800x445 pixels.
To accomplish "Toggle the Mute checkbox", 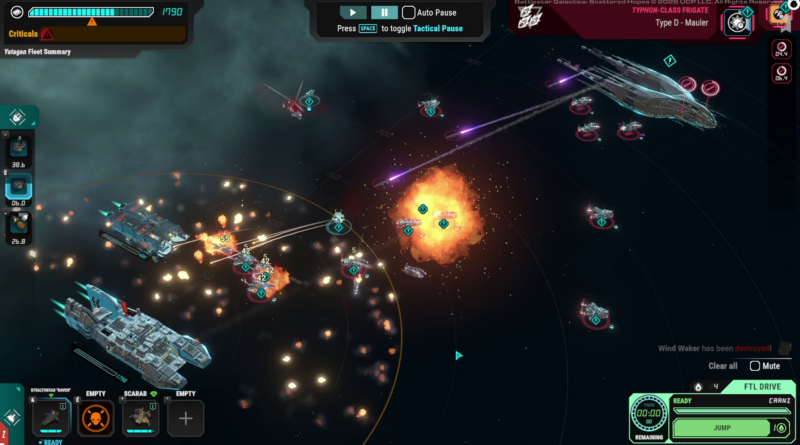I will 755,366.
